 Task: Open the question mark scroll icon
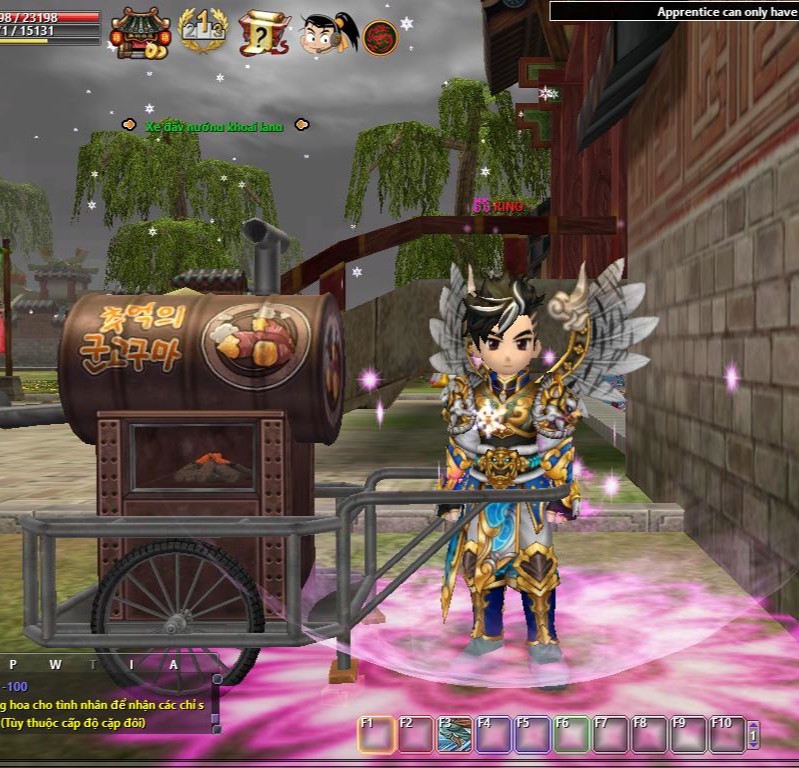[264, 34]
